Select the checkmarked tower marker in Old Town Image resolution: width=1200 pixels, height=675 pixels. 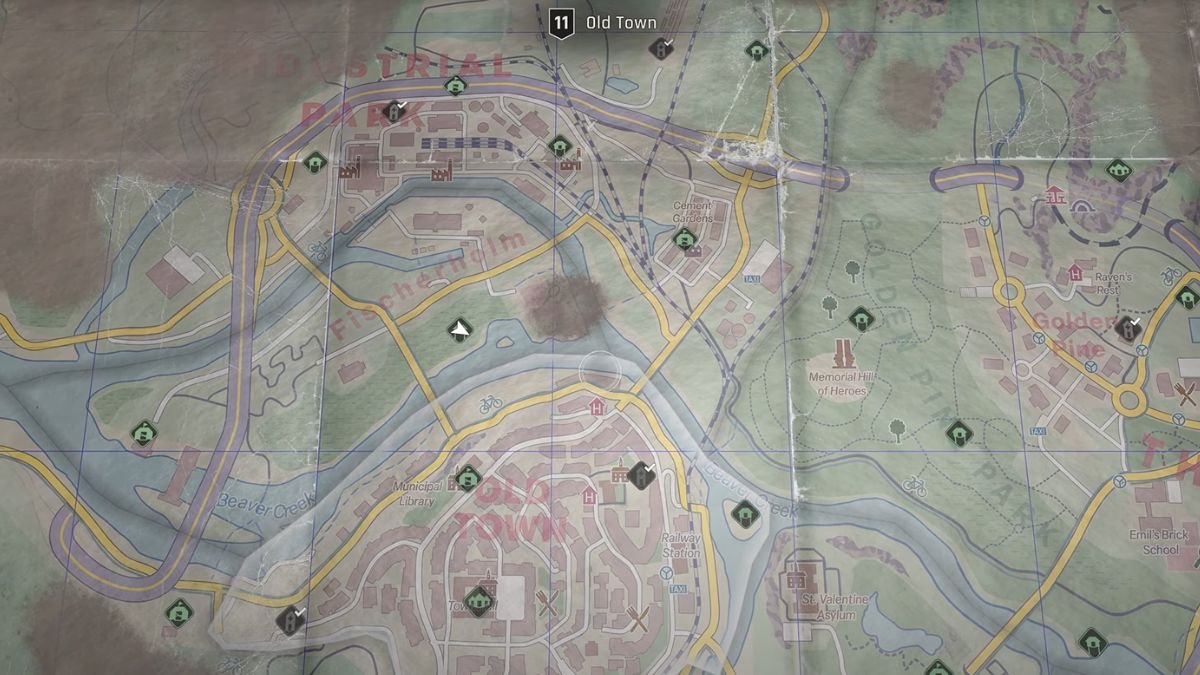640,474
